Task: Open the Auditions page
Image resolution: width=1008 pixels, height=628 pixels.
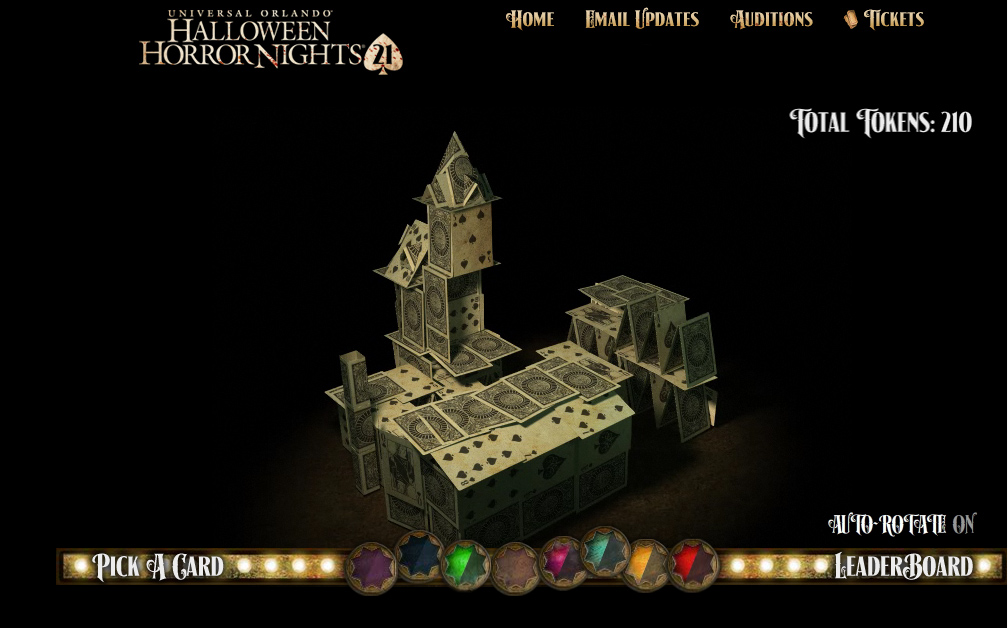Action: point(771,19)
